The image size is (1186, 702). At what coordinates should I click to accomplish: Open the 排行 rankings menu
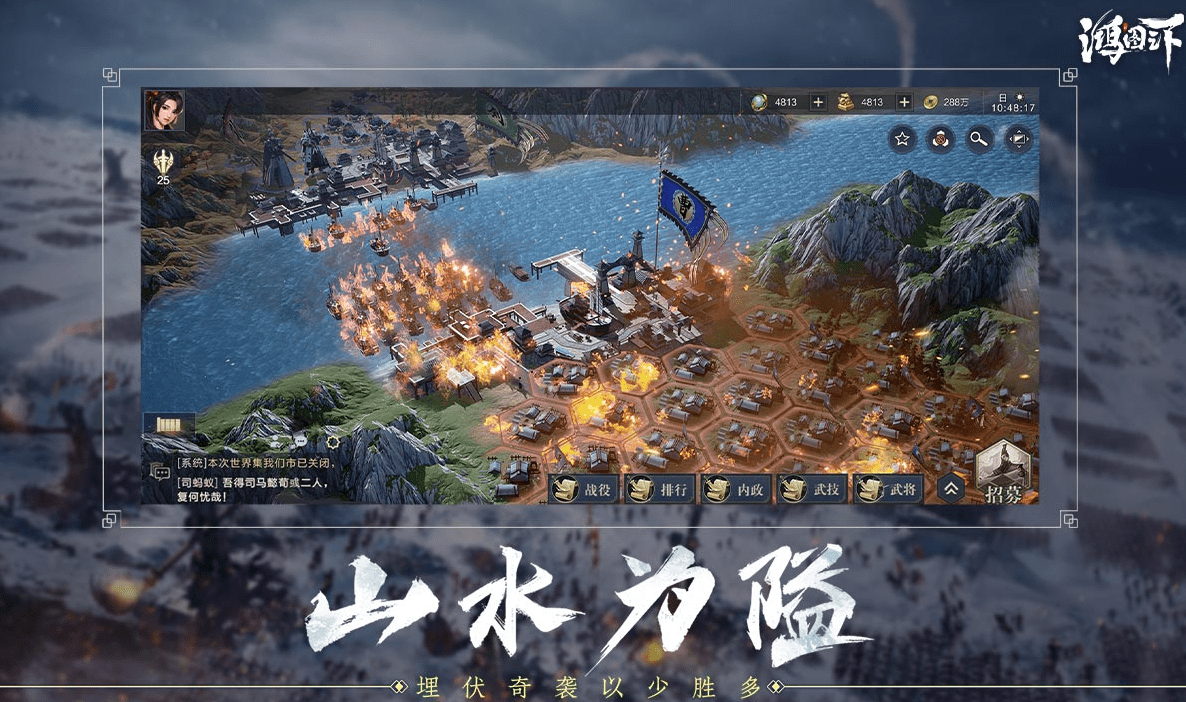pyautogui.click(x=661, y=489)
